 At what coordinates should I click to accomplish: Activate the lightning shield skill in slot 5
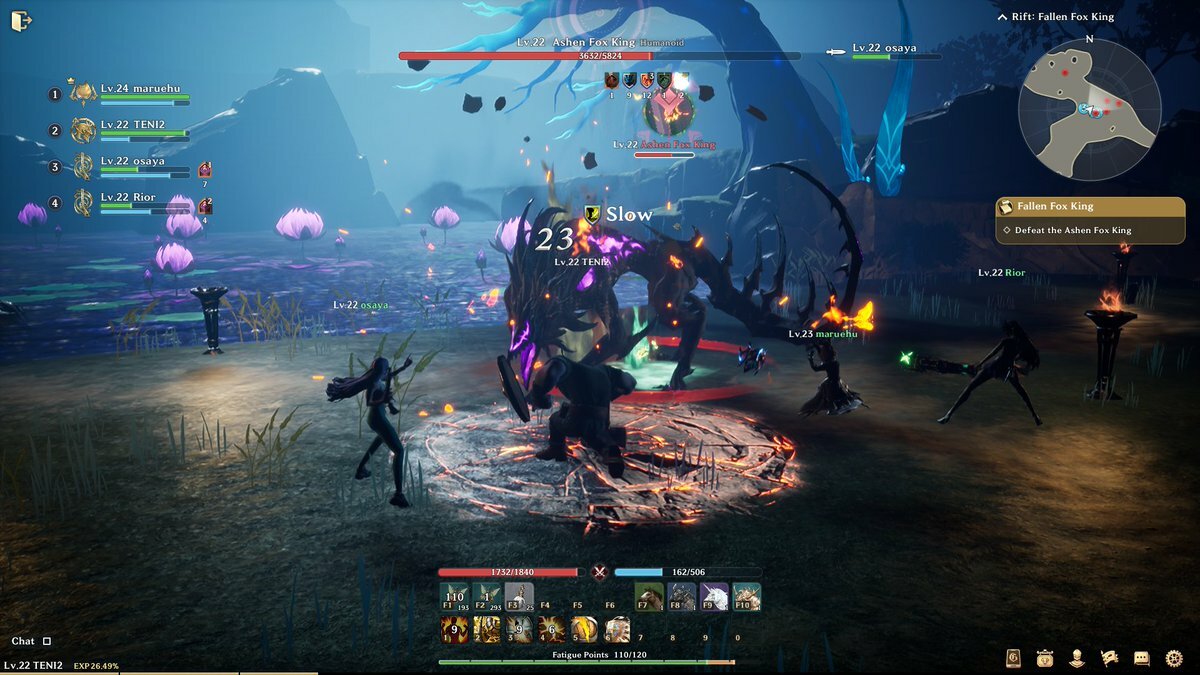pos(583,629)
